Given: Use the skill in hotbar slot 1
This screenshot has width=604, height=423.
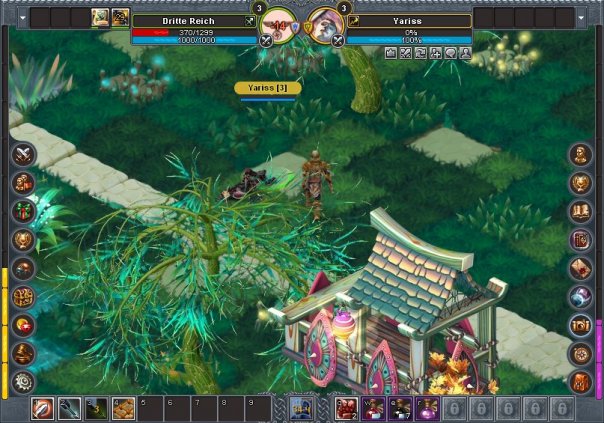Looking at the screenshot, I should pyautogui.click(x=43, y=408).
